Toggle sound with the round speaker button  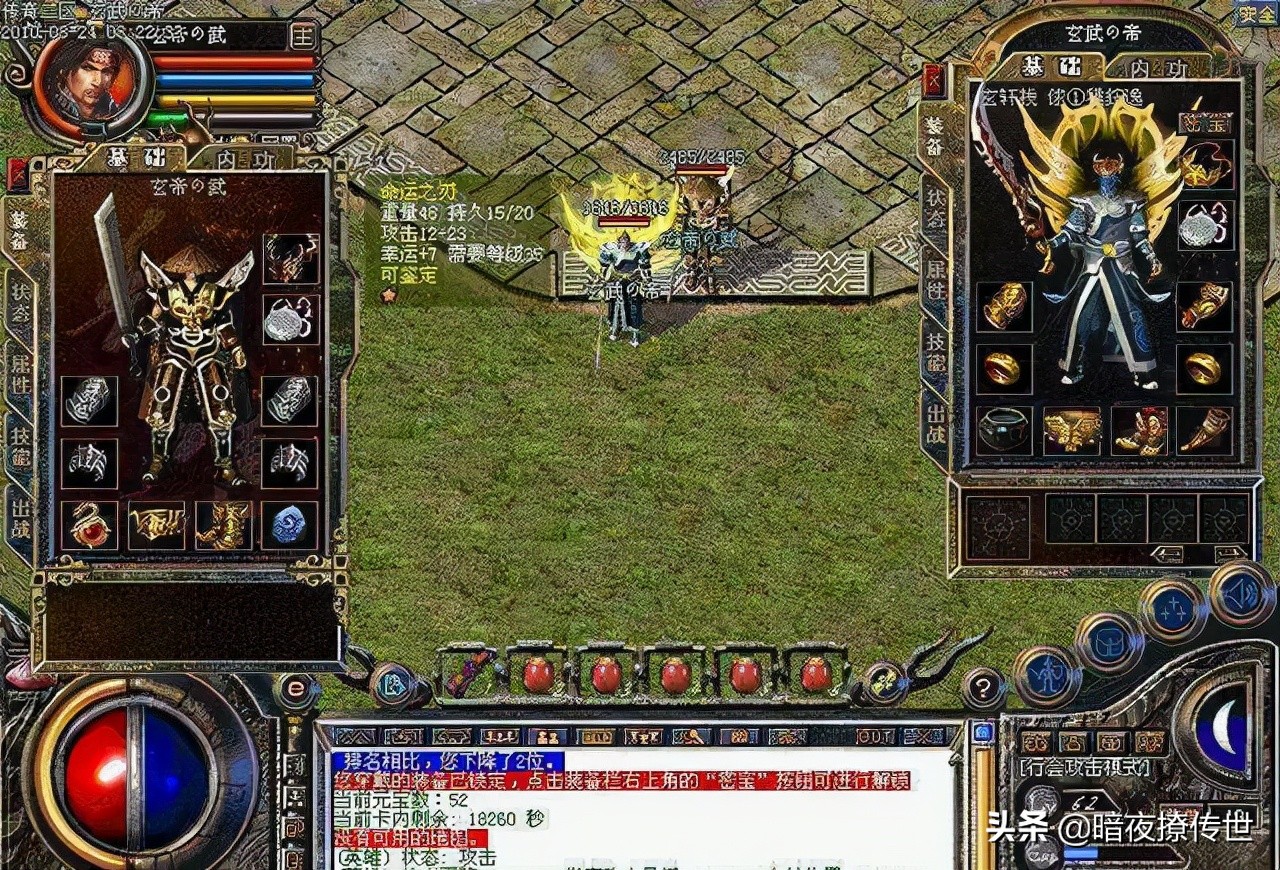point(1243,593)
